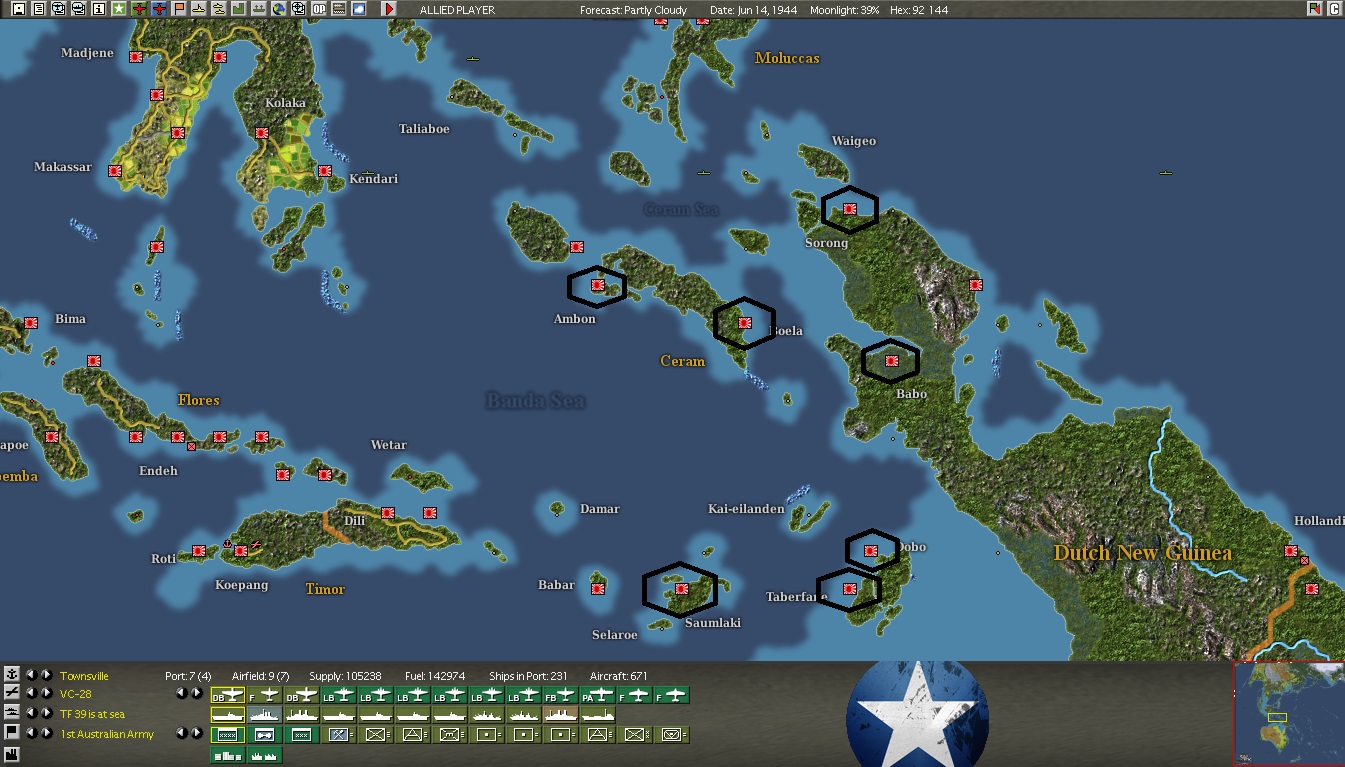Click the anchor port icon
Image resolution: width=1345 pixels, height=767 pixels.
point(12,675)
